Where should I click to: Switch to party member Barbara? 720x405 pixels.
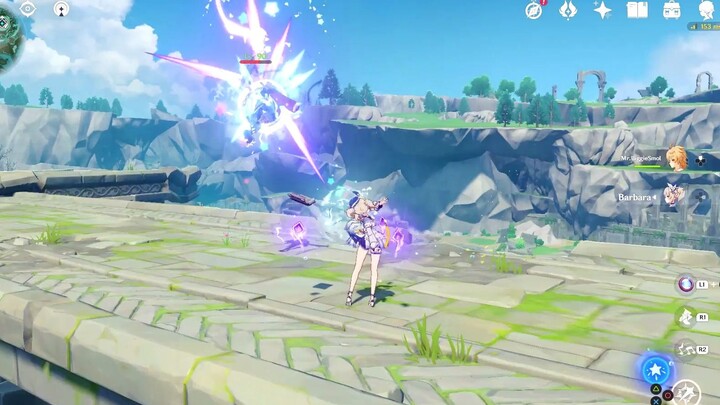[677, 194]
